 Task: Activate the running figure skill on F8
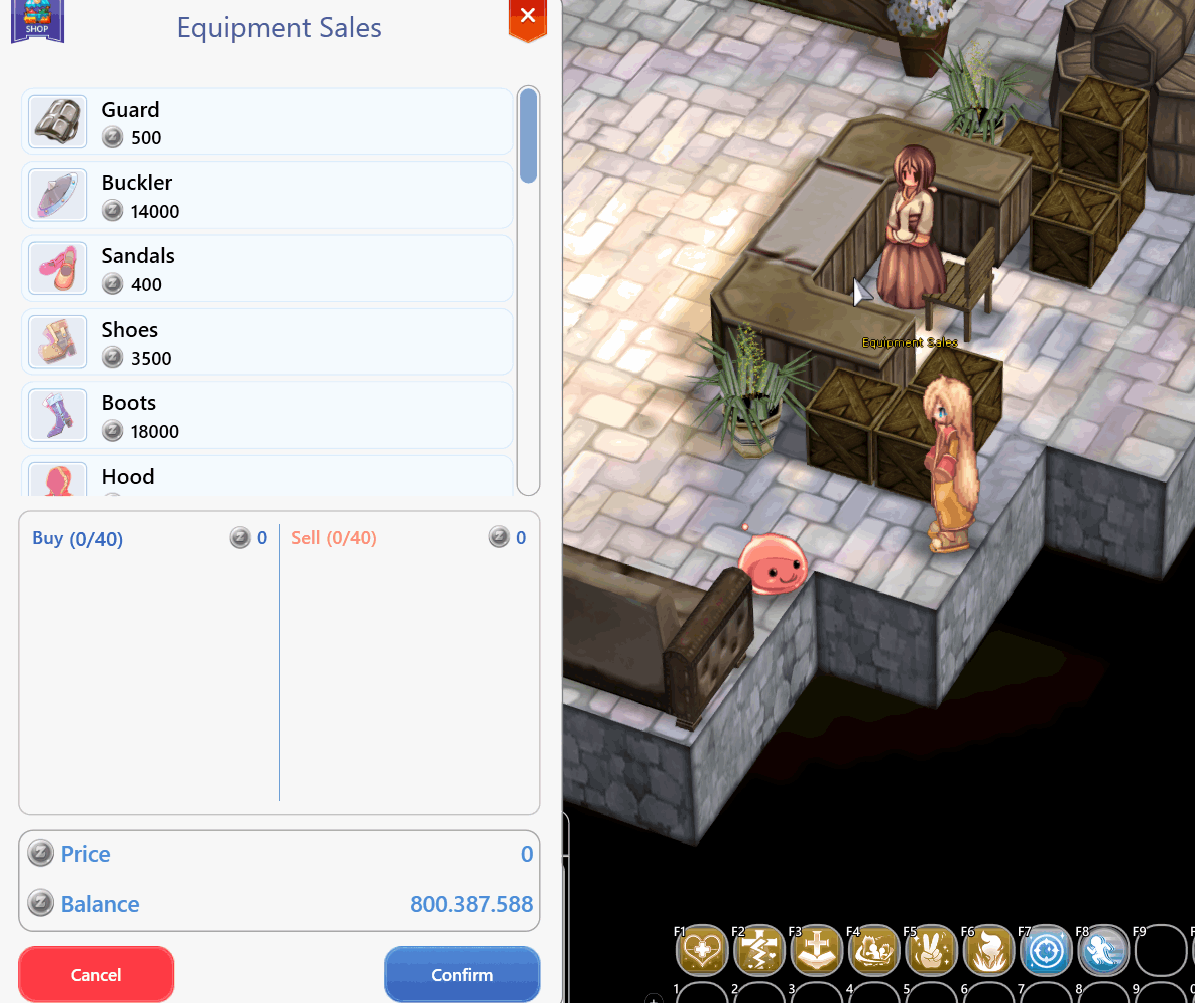(1104, 950)
